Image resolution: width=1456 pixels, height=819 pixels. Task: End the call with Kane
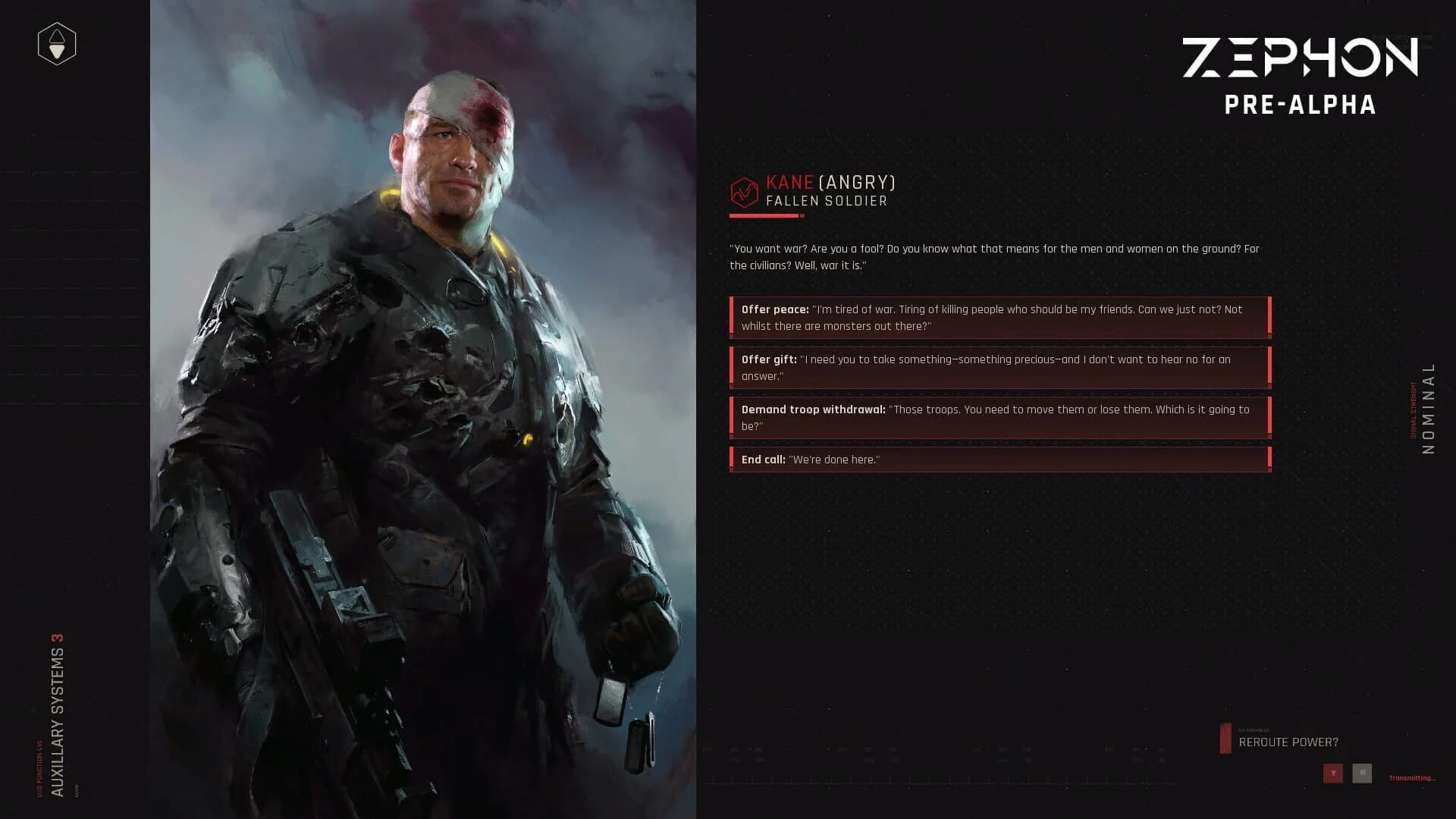point(999,459)
